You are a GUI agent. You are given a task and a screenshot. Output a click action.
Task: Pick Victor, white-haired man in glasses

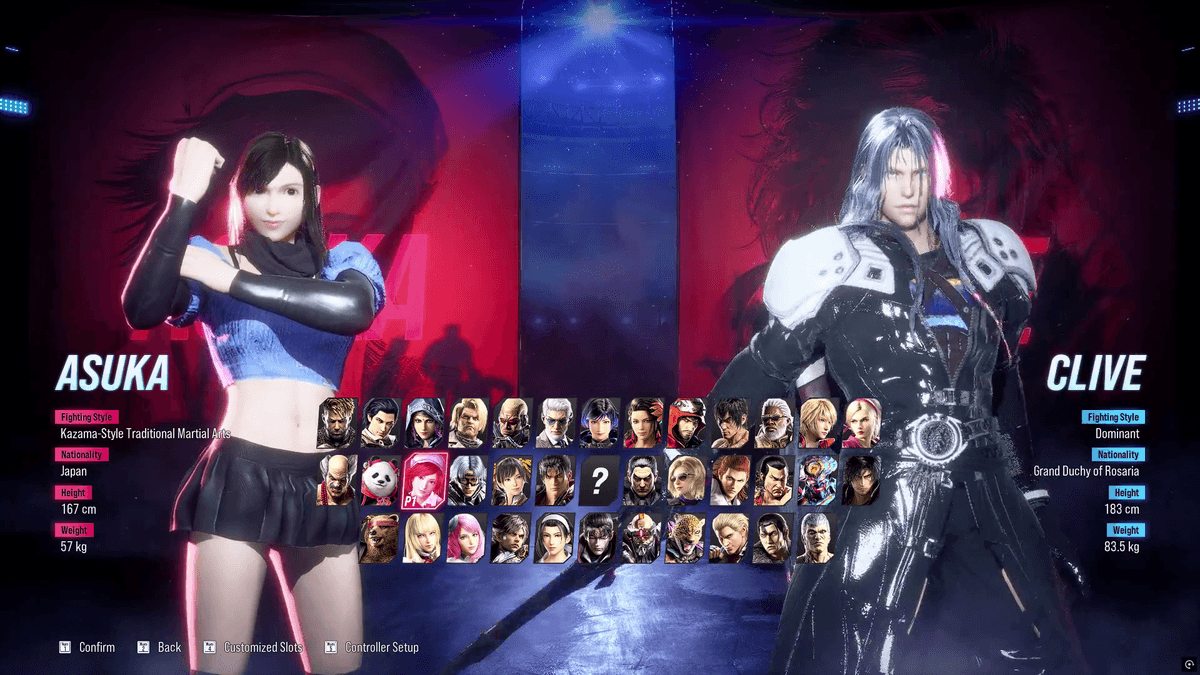click(x=555, y=423)
